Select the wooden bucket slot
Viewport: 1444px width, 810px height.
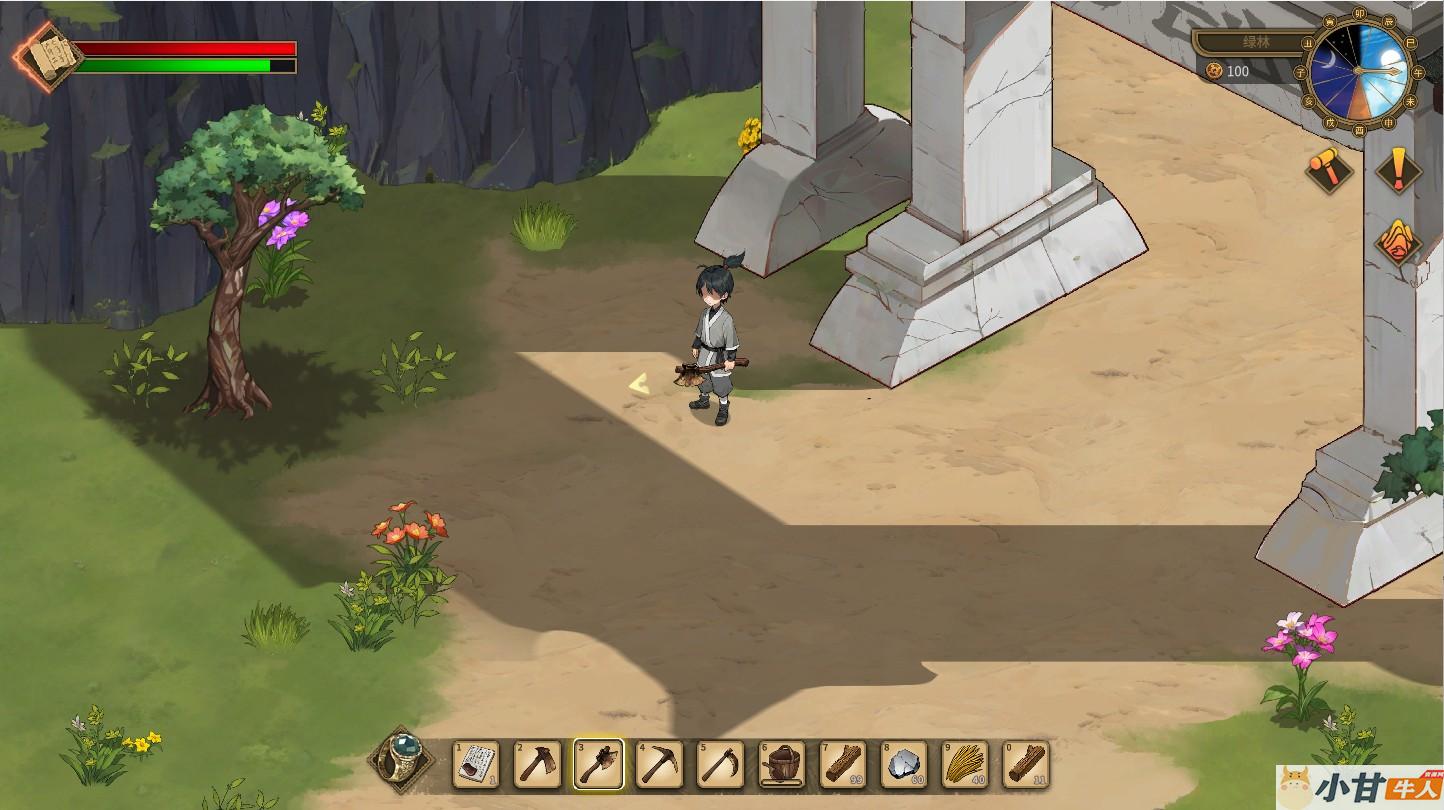pyautogui.click(x=783, y=764)
